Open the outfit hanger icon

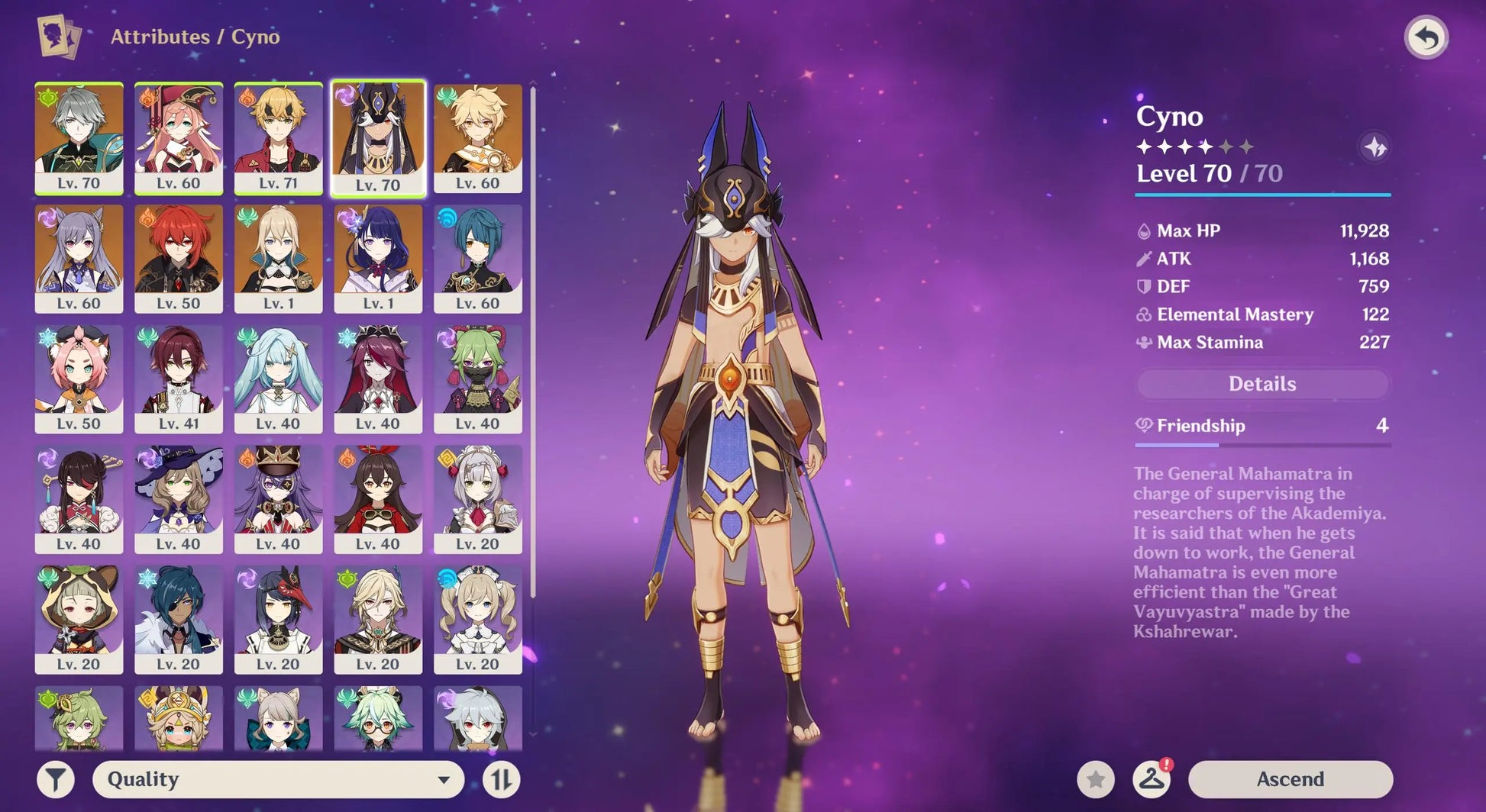[x=1152, y=779]
